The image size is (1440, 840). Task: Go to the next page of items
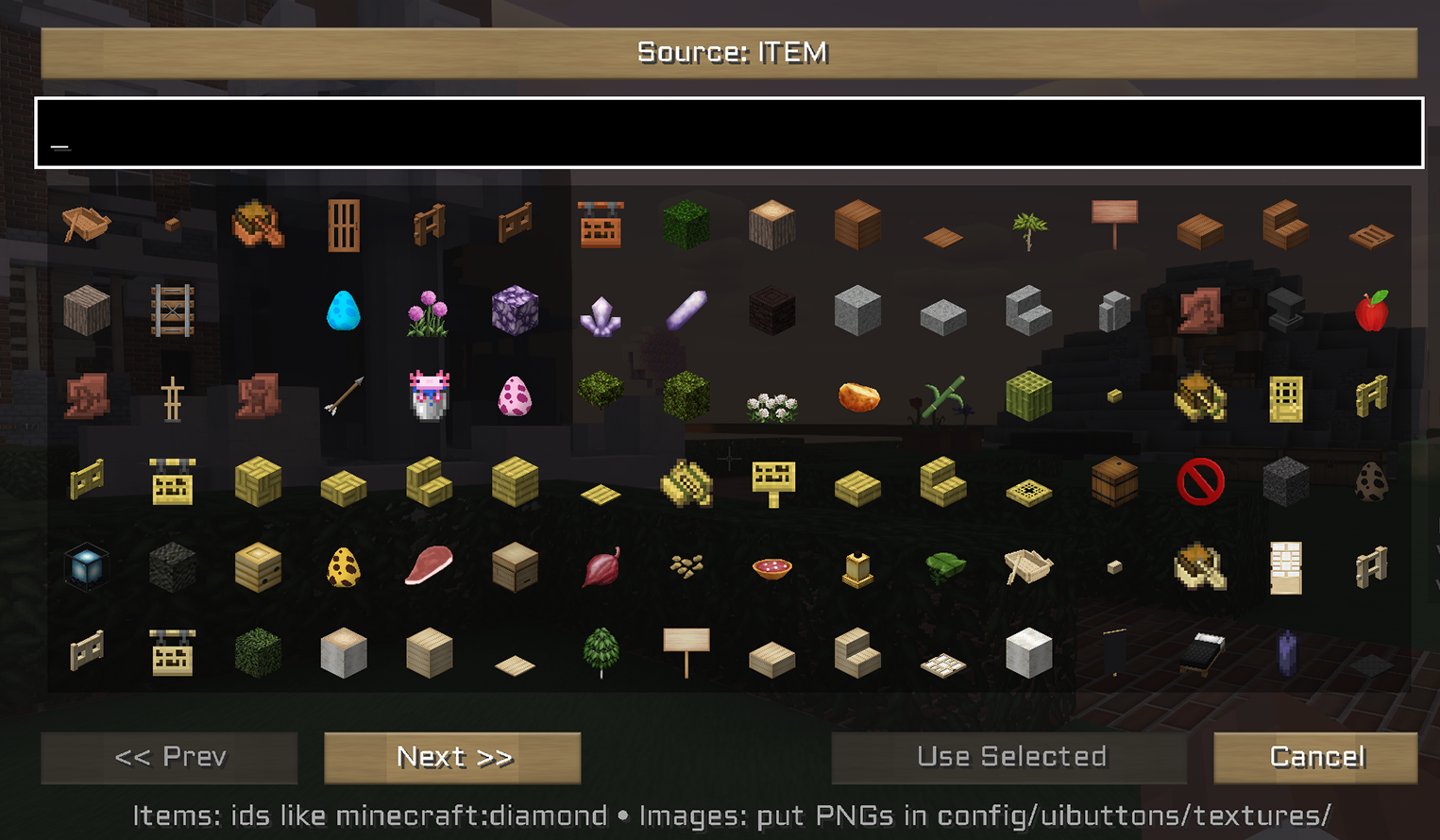coord(451,757)
